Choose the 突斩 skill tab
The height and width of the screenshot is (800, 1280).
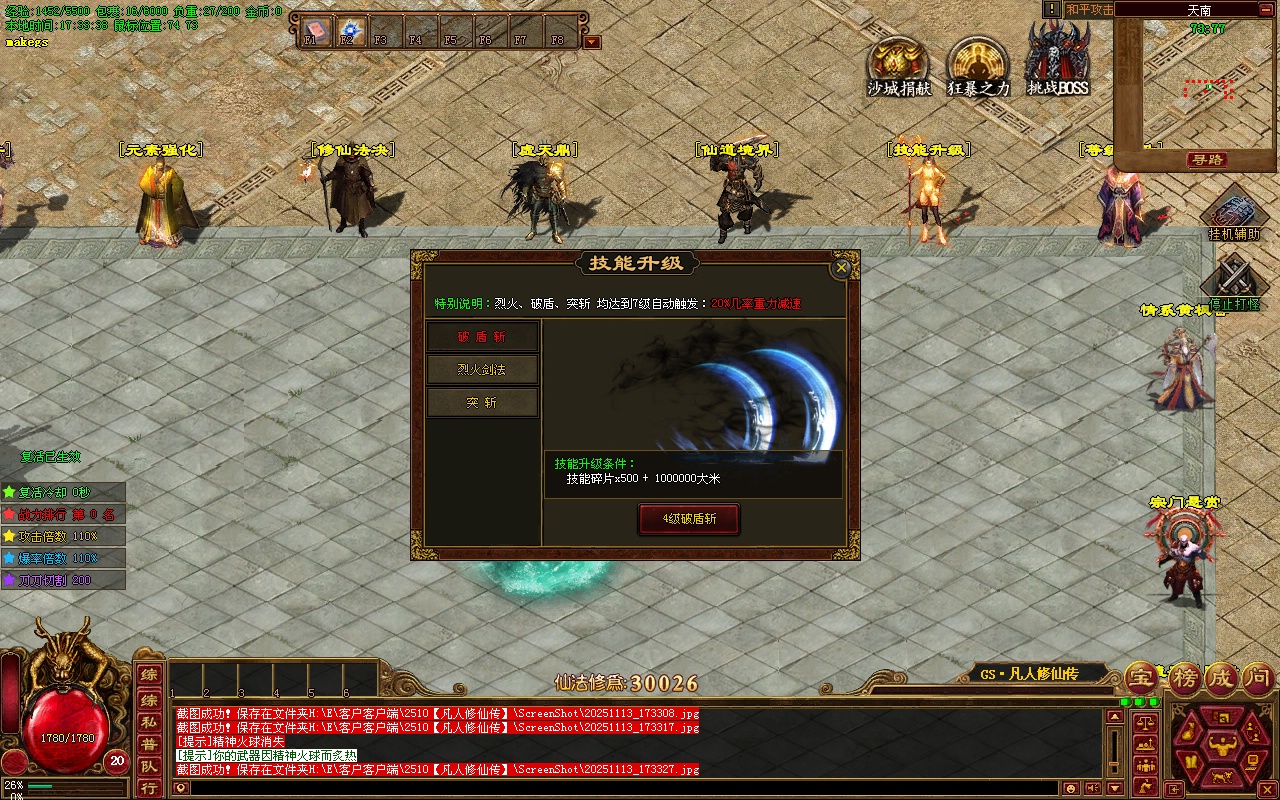pos(482,403)
